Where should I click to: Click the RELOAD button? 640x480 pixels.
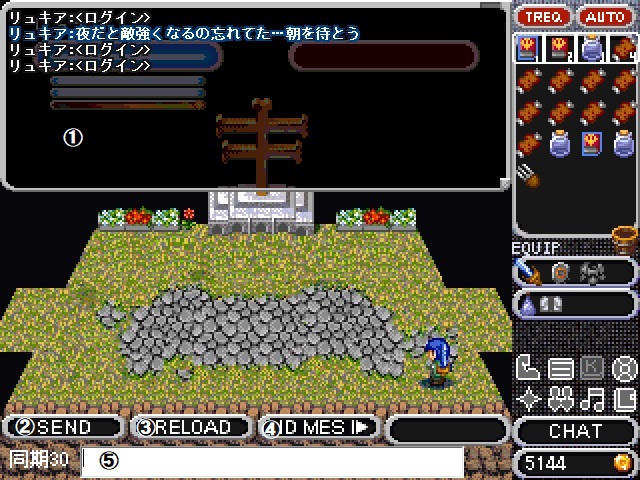click(x=192, y=428)
